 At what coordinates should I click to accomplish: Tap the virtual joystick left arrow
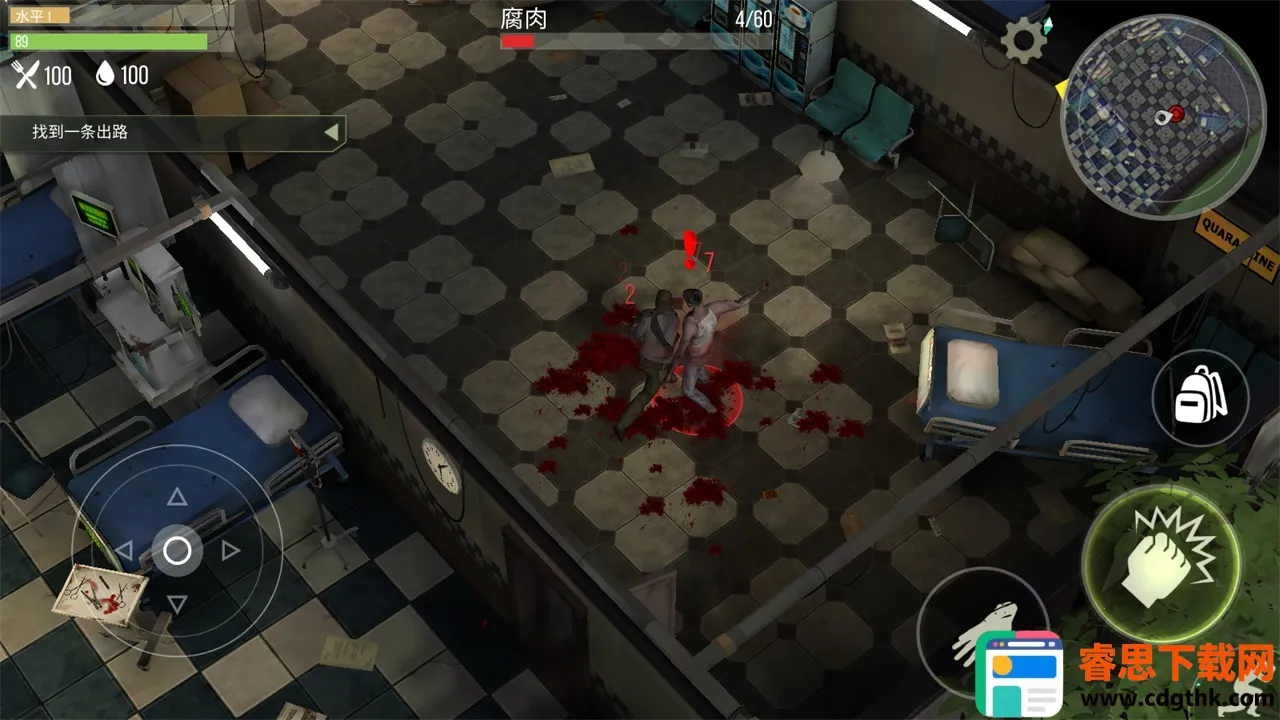pos(124,550)
